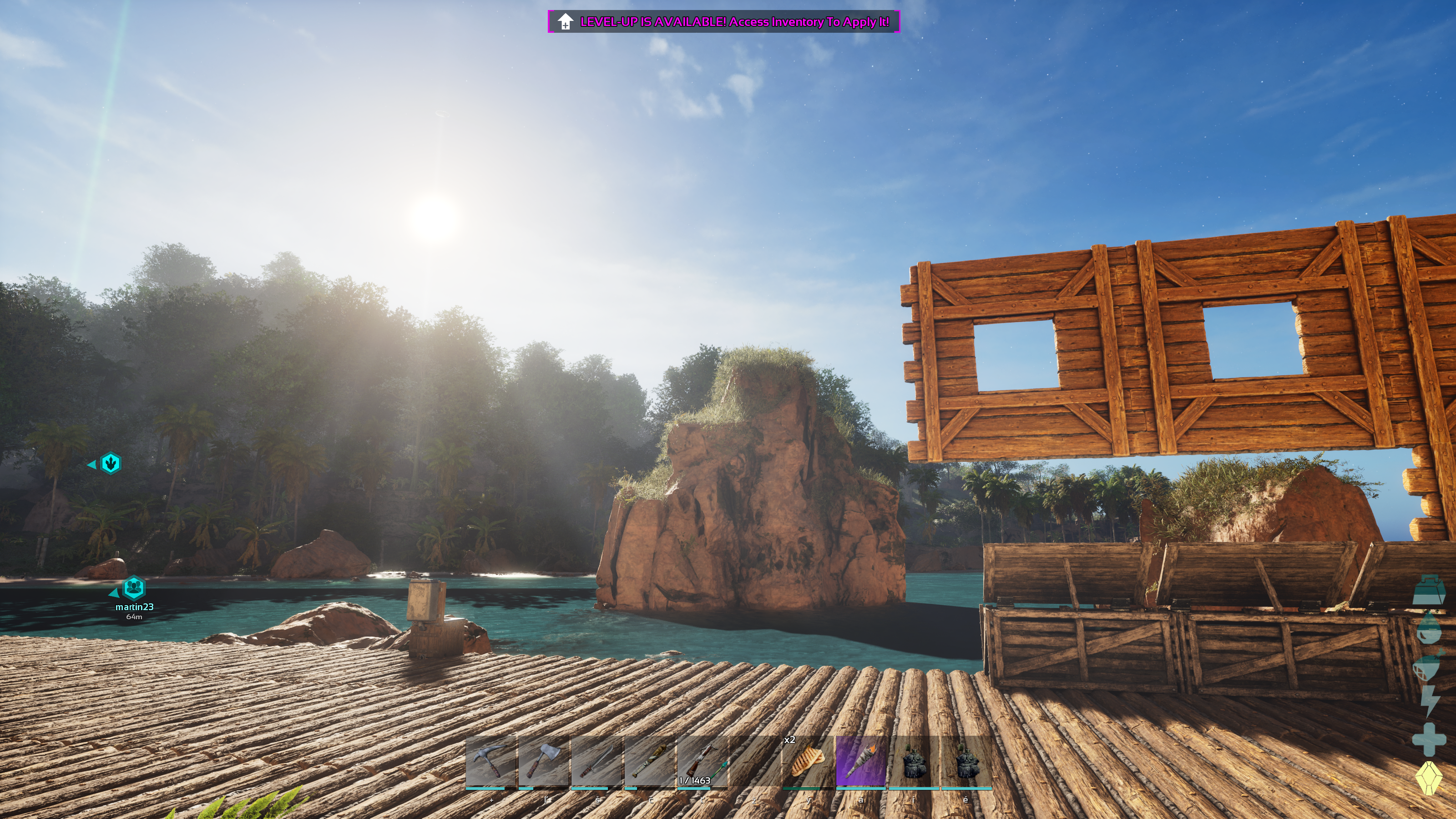The height and width of the screenshot is (819, 1456).
Task: Equip the hatchet from the hotbar
Action: [x=543, y=761]
